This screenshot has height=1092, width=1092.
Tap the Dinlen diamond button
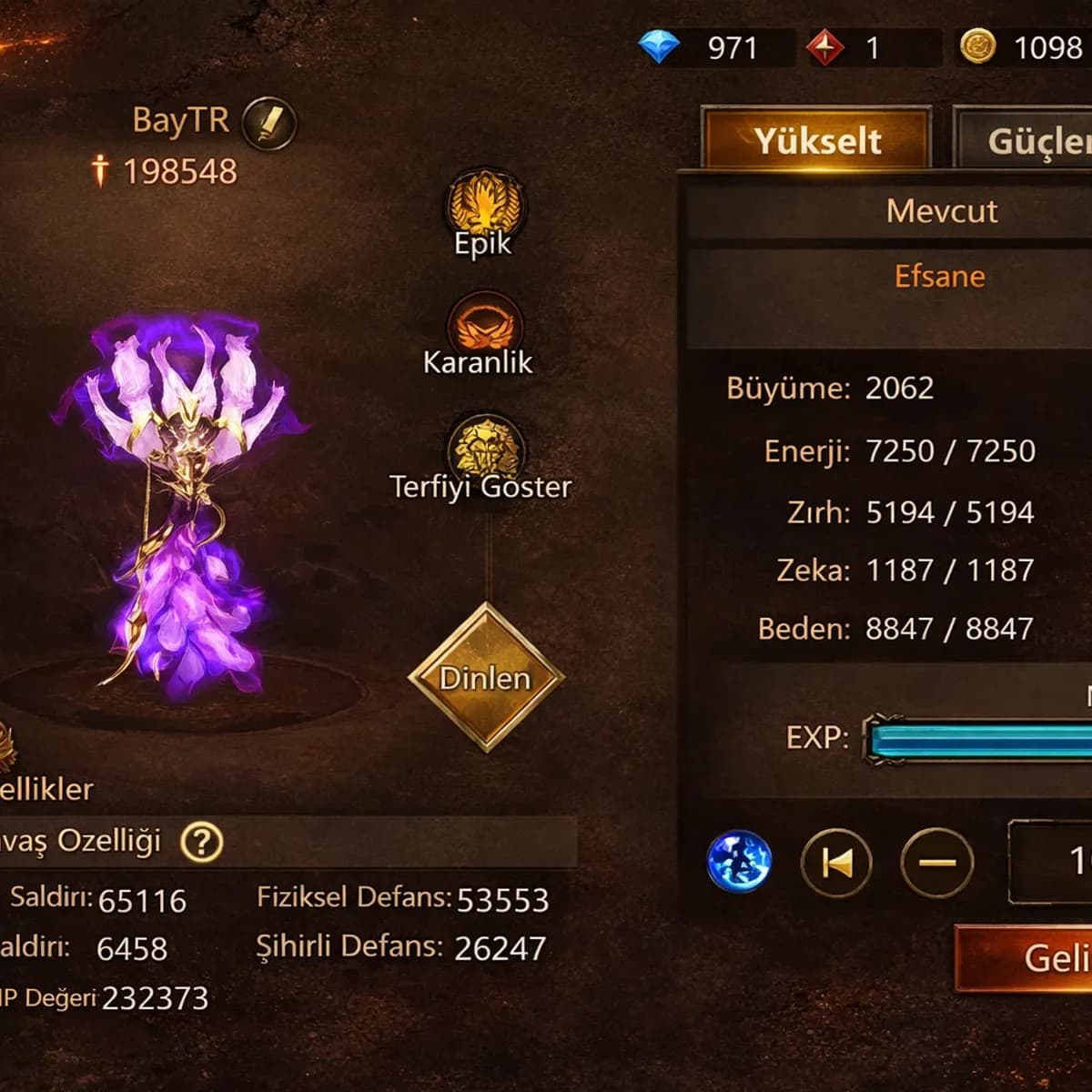coord(486,677)
